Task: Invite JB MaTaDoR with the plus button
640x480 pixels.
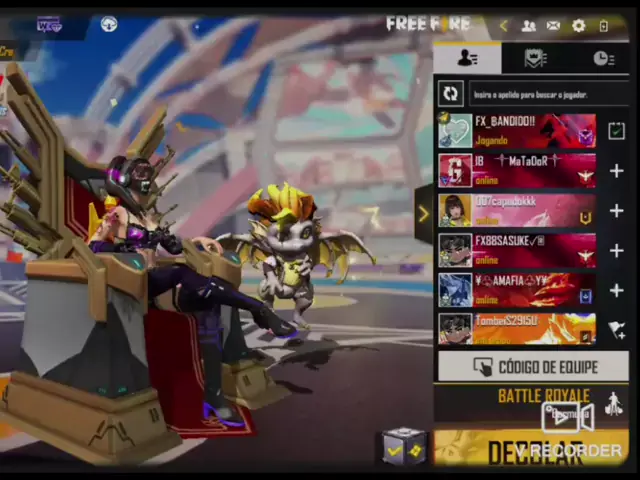Action: click(x=616, y=171)
